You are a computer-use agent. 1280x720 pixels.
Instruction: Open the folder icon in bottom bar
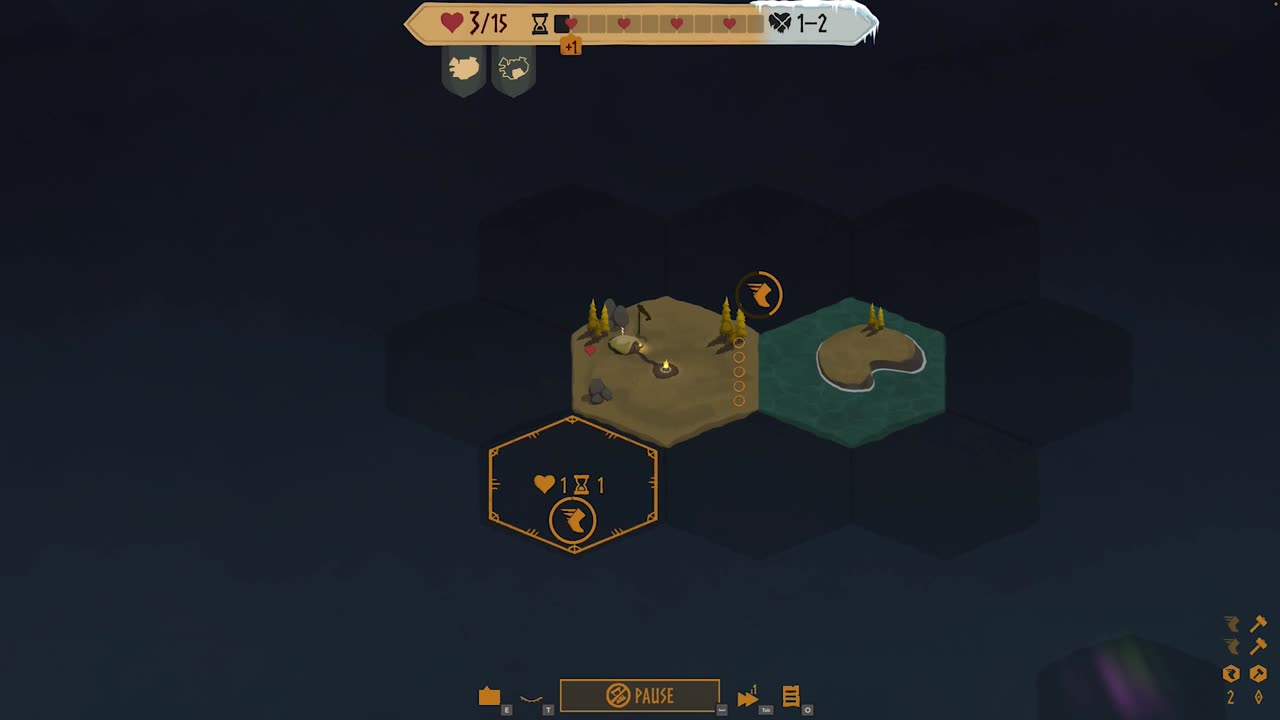point(489,697)
